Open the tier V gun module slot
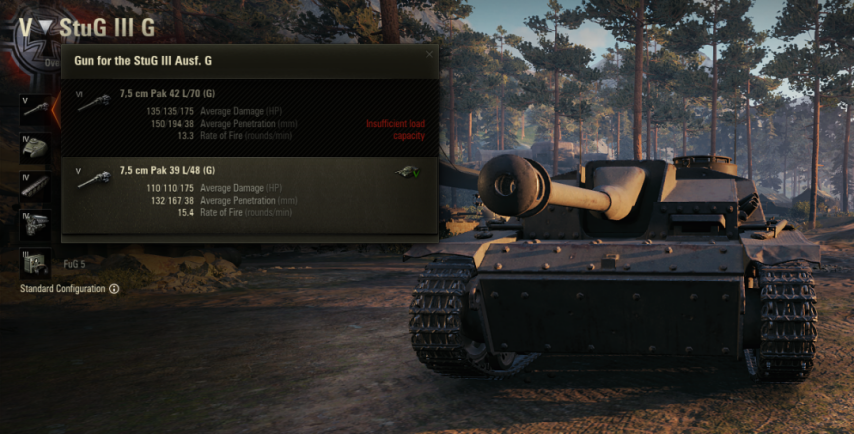Screen dimensions: 854x434 coord(35,110)
